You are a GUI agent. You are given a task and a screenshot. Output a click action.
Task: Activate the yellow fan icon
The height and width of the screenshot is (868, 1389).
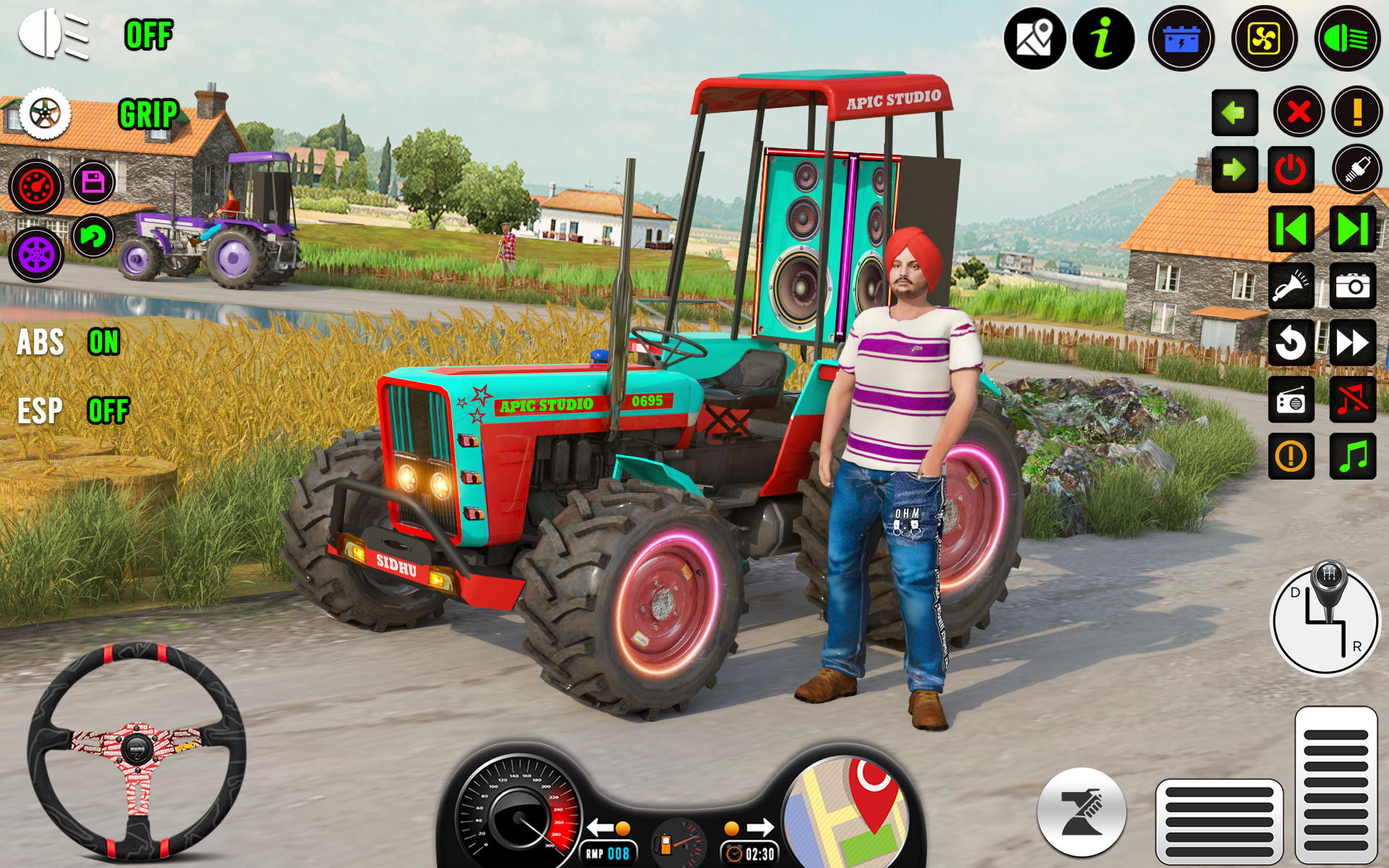tap(1264, 38)
